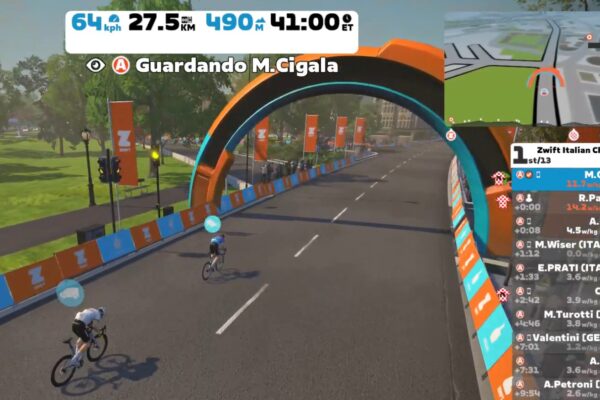Click the minimap in the corner
The width and height of the screenshot is (600, 400).
tap(521, 68)
